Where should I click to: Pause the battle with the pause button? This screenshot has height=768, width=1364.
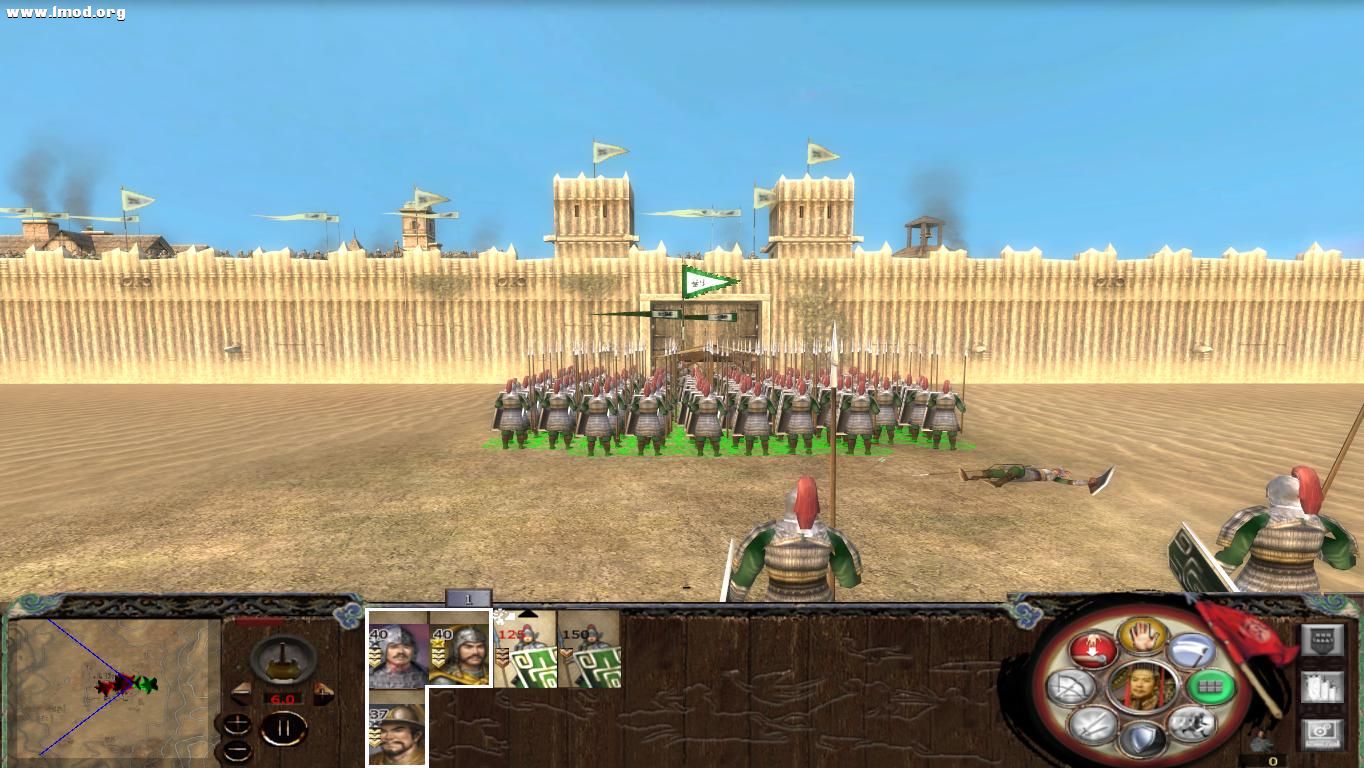[282, 725]
